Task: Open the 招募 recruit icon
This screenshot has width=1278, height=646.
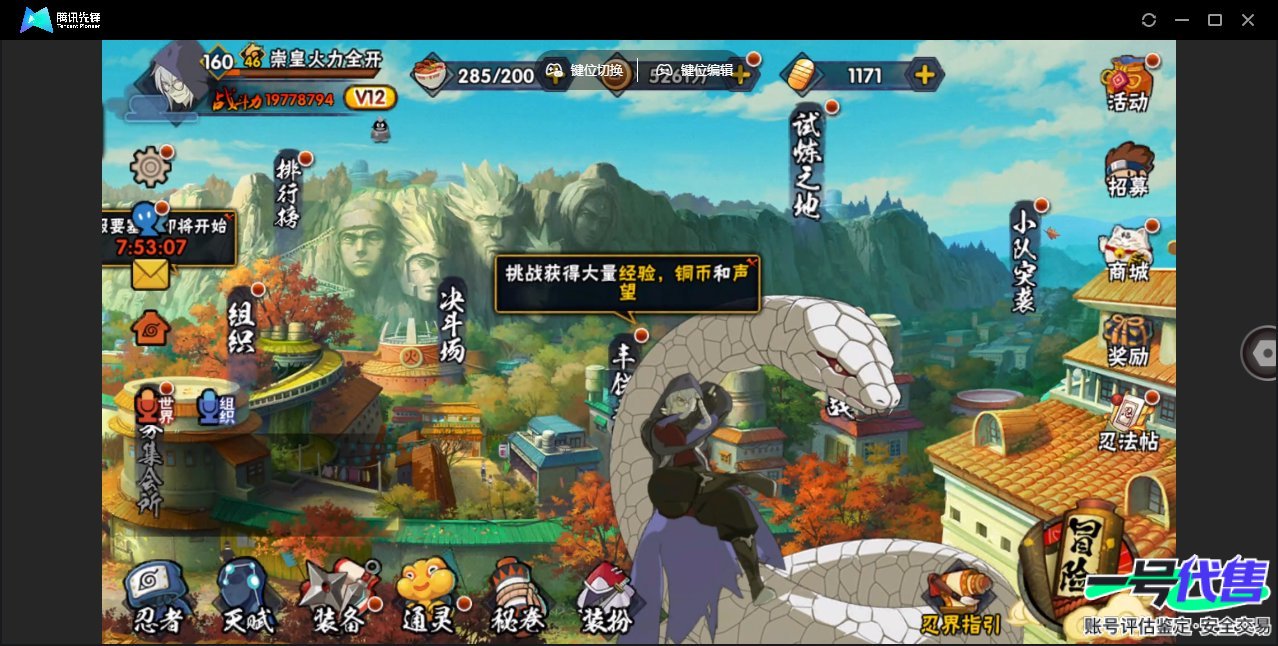Action: pyautogui.click(x=1128, y=170)
